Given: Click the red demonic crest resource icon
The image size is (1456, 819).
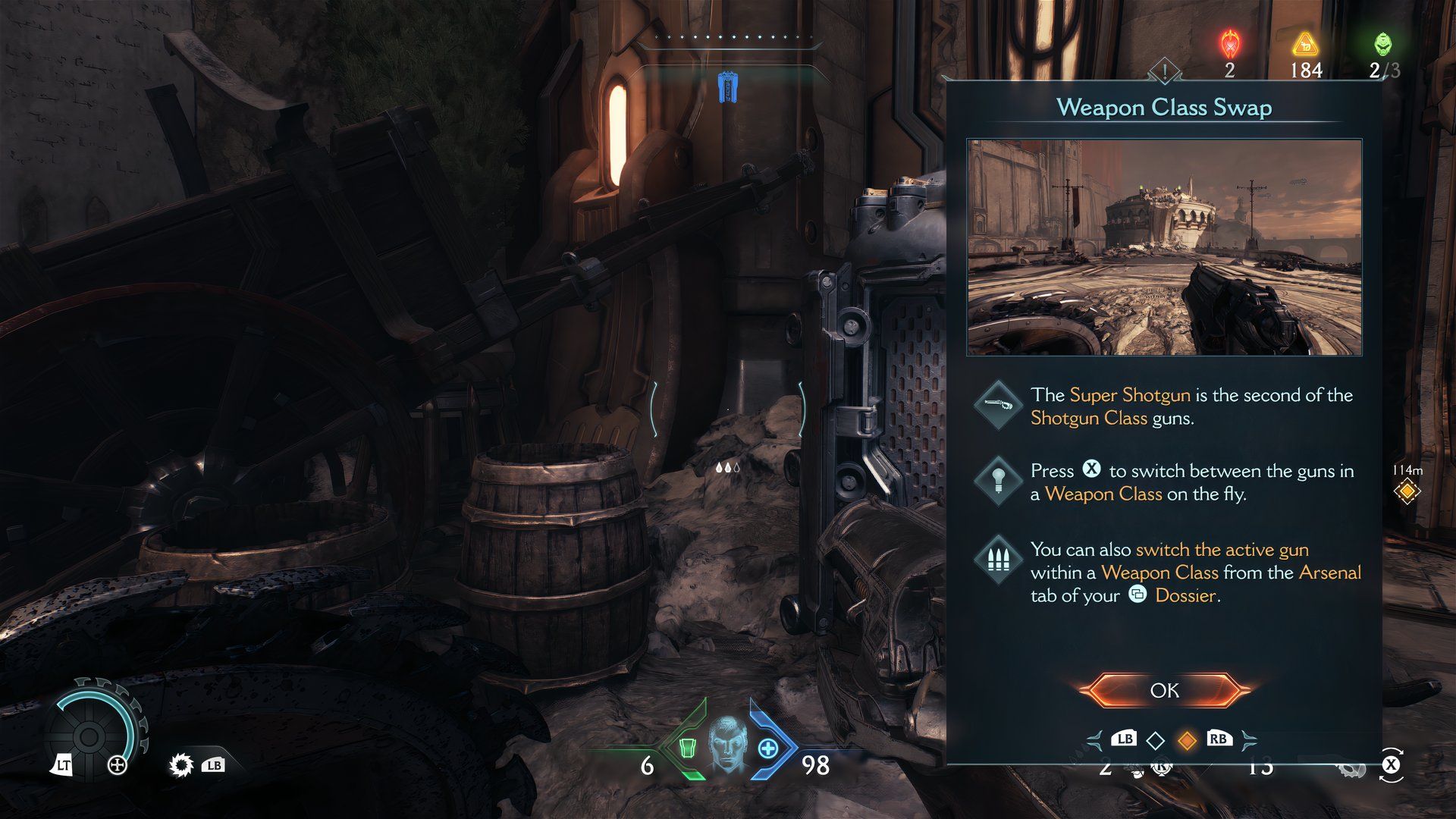Looking at the screenshot, I should point(1229,44).
